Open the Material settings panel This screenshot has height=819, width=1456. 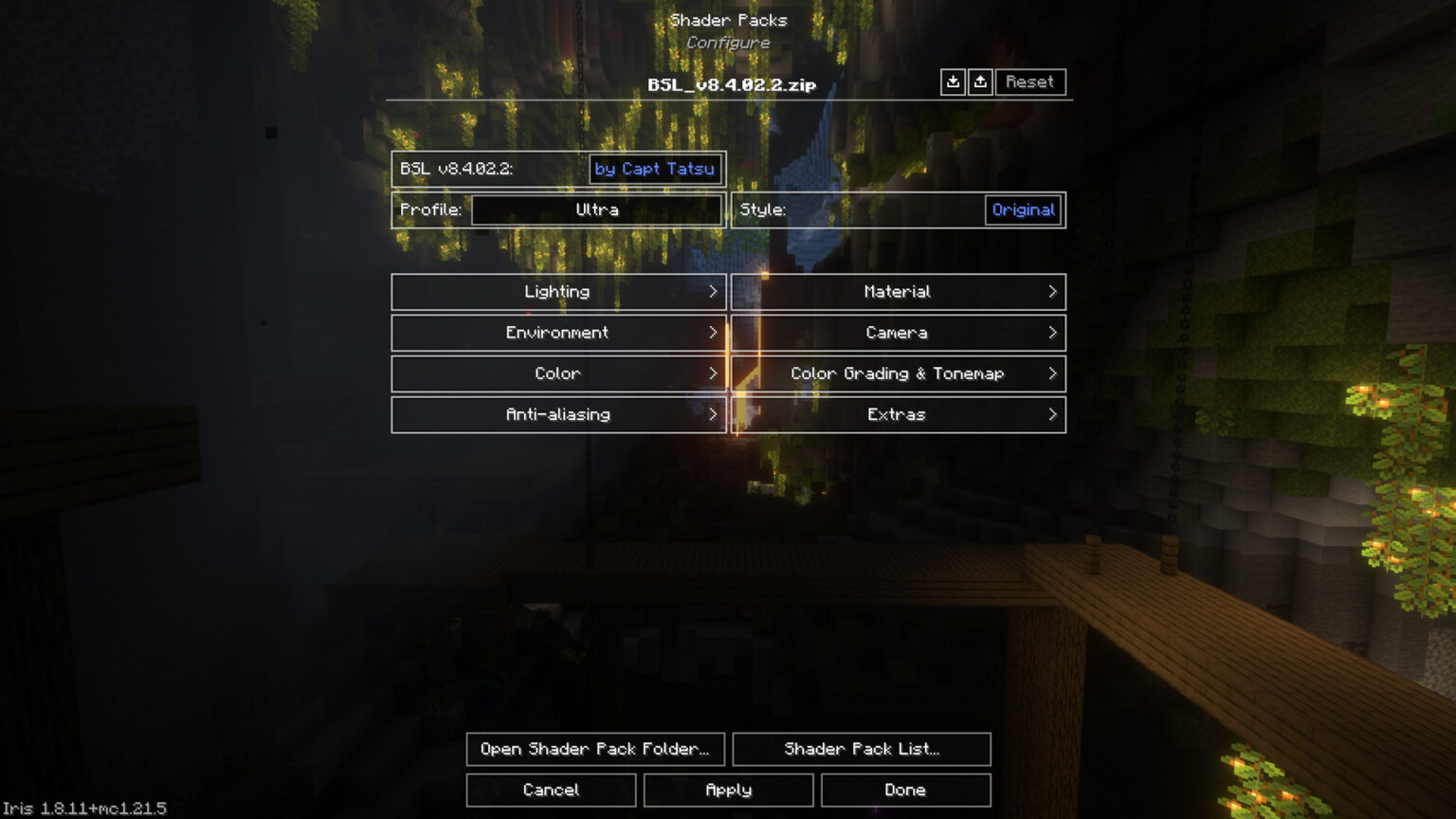coord(897,292)
